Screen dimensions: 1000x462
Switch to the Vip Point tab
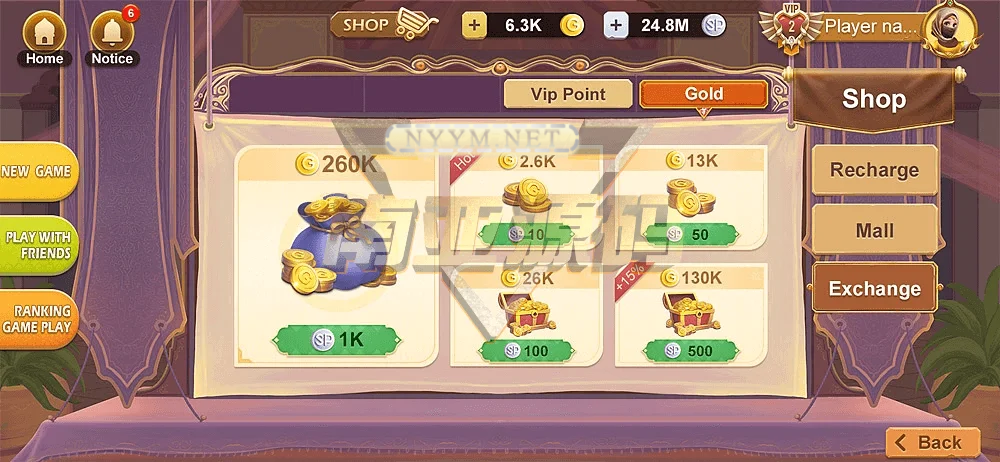click(x=568, y=94)
